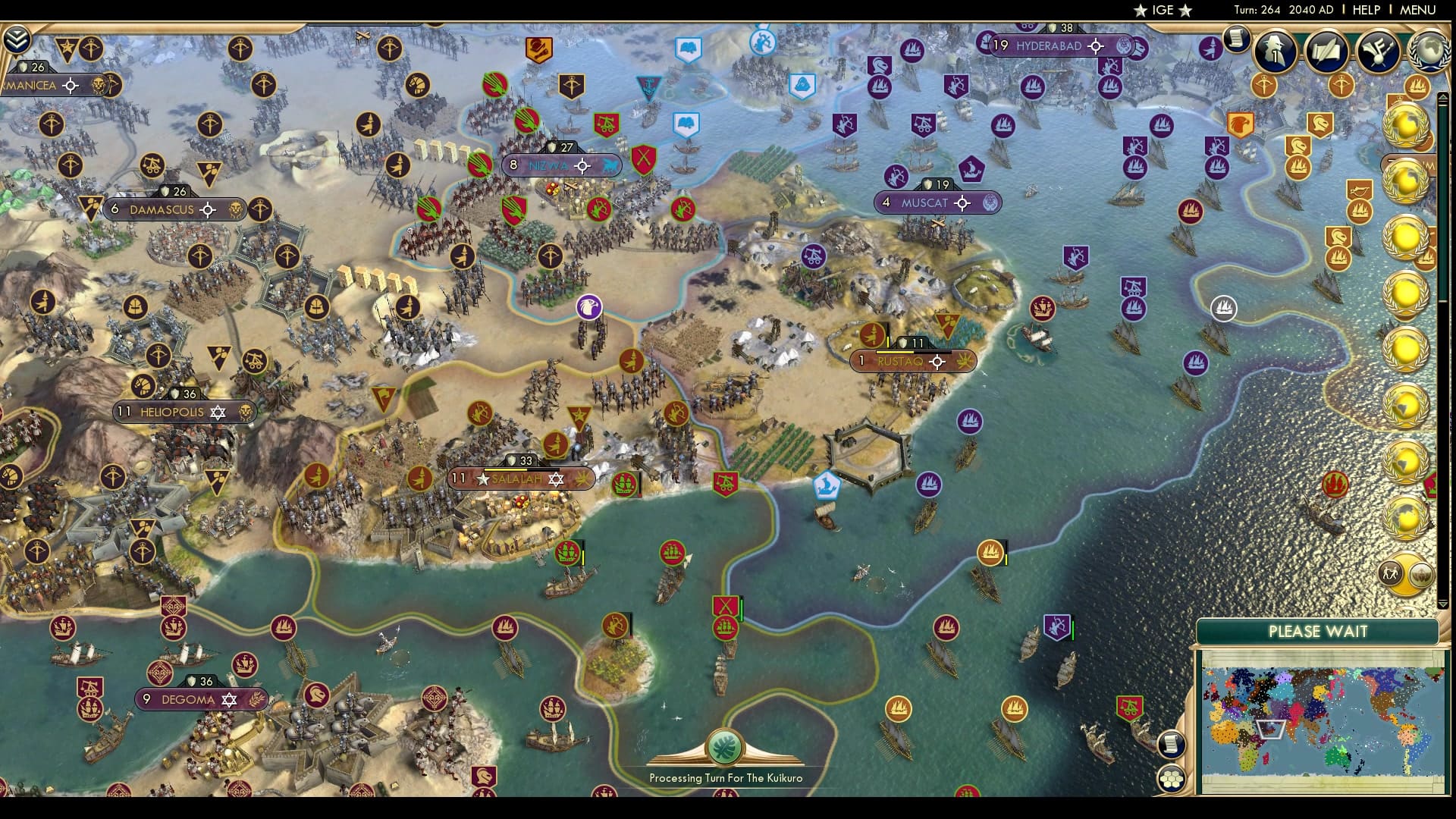Open HELP from the top bar
Screen dimensions: 1456x819
coord(1365,10)
